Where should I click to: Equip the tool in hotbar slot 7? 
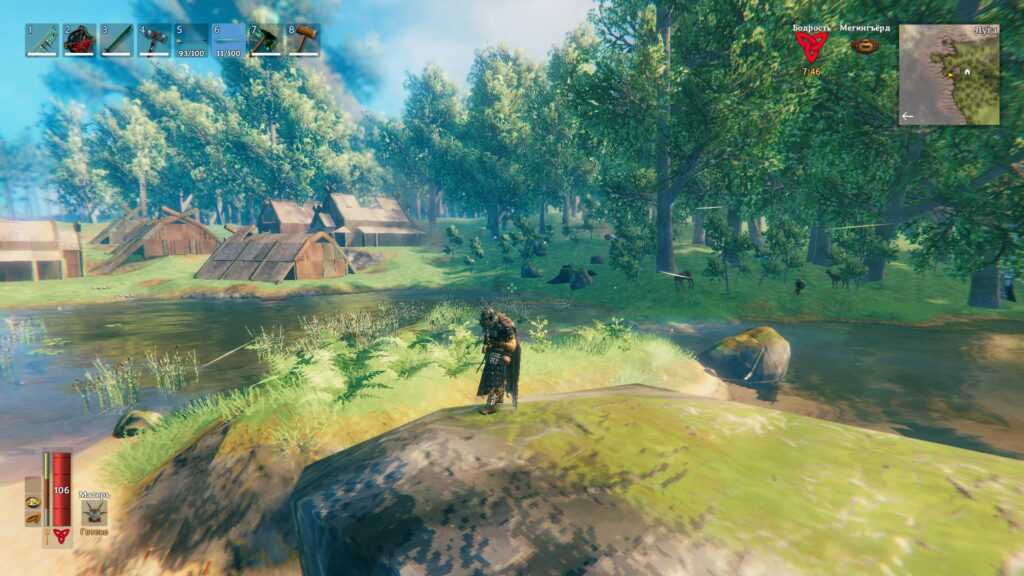pyautogui.click(x=266, y=40)
